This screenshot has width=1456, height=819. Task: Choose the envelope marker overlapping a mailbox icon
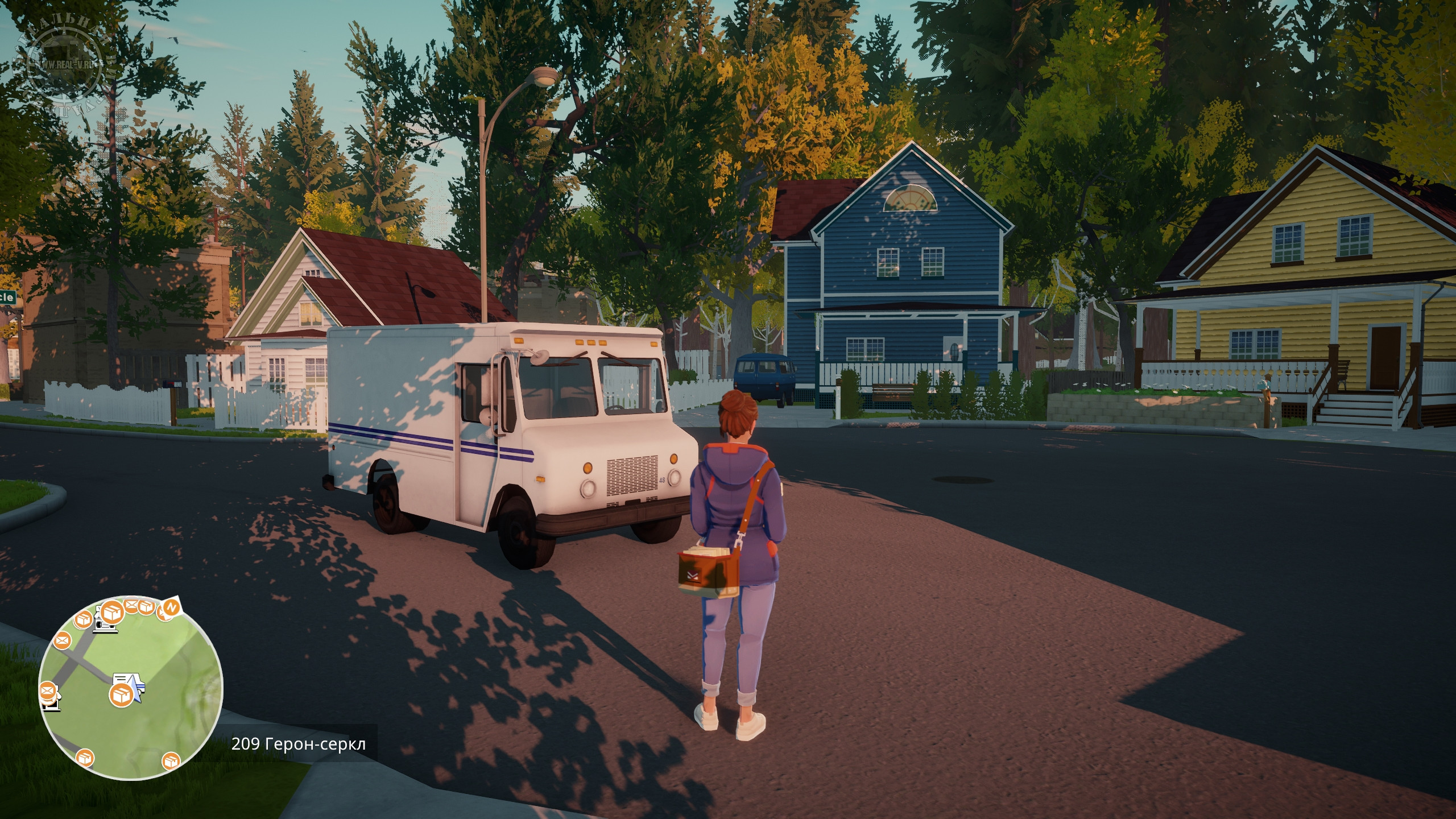(47, 692)
